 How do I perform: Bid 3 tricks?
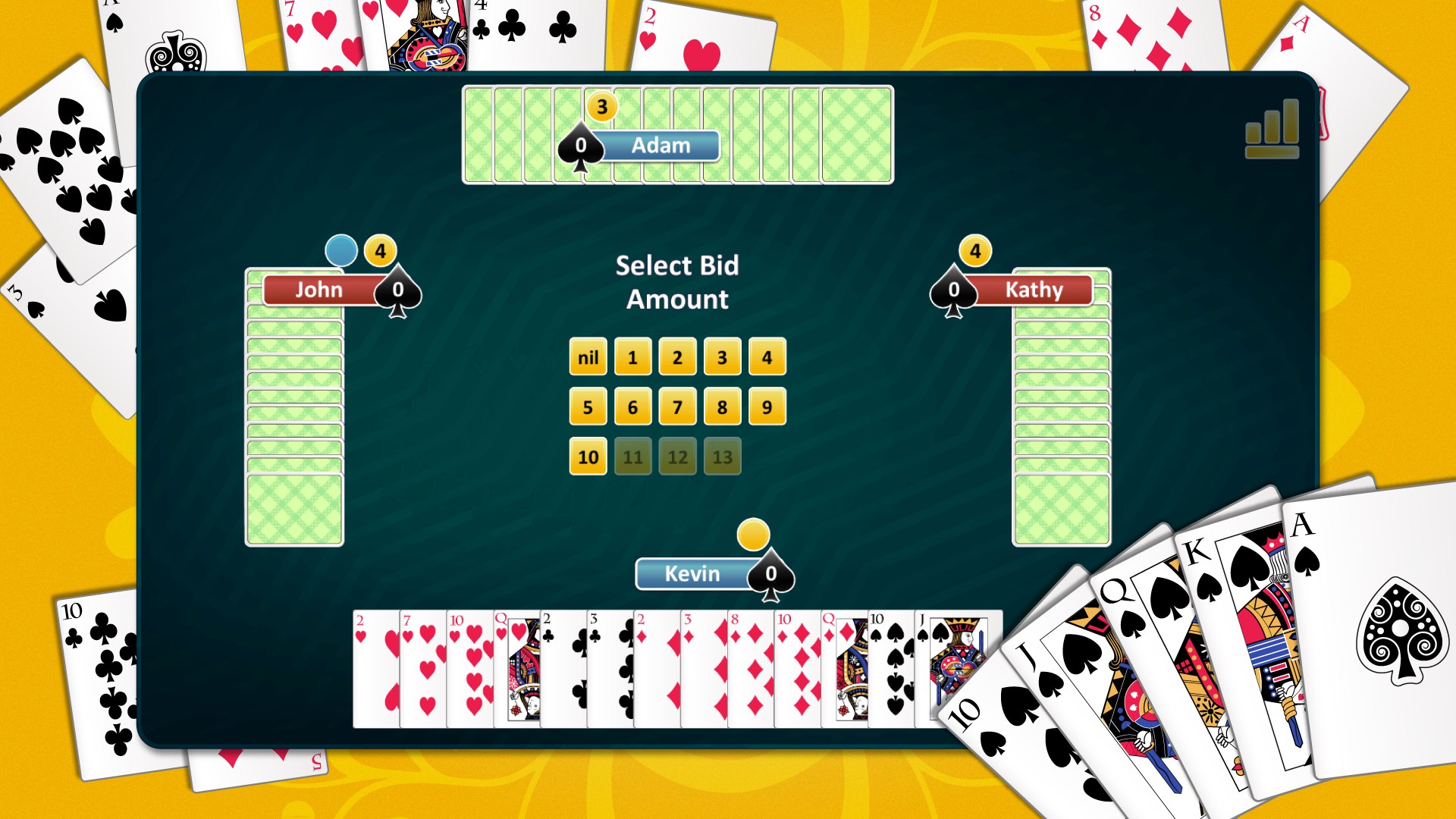722,356
